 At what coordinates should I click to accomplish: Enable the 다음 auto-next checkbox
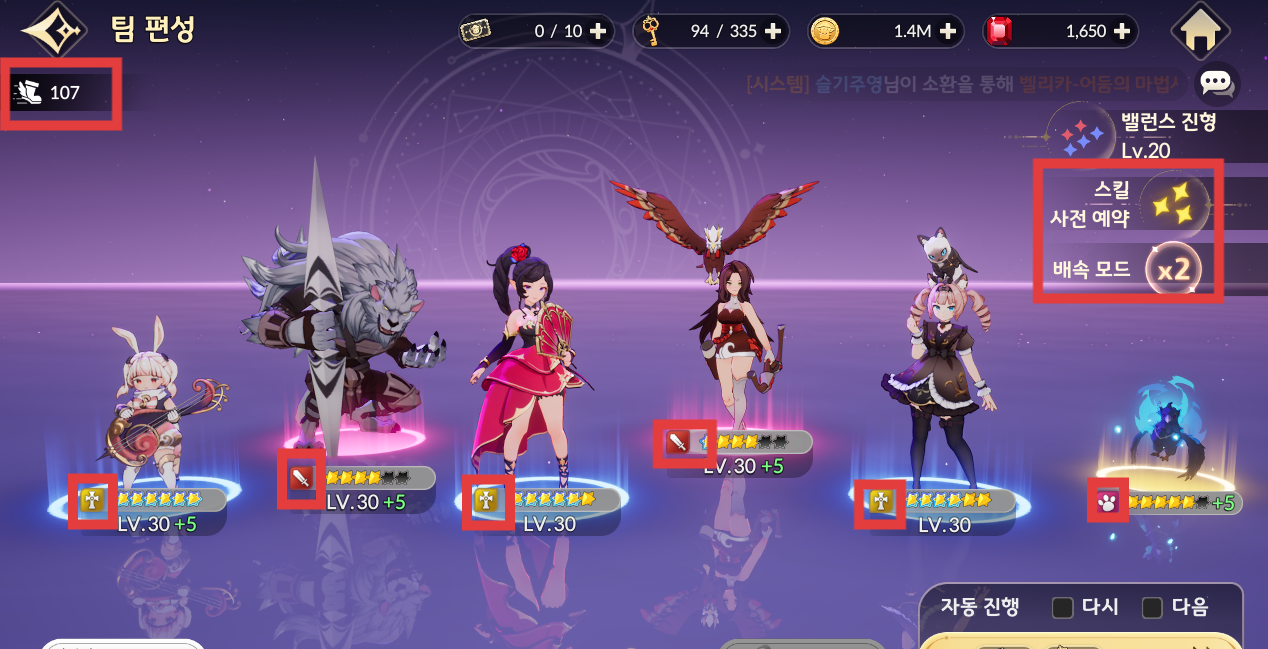[x=1152, y=607]
